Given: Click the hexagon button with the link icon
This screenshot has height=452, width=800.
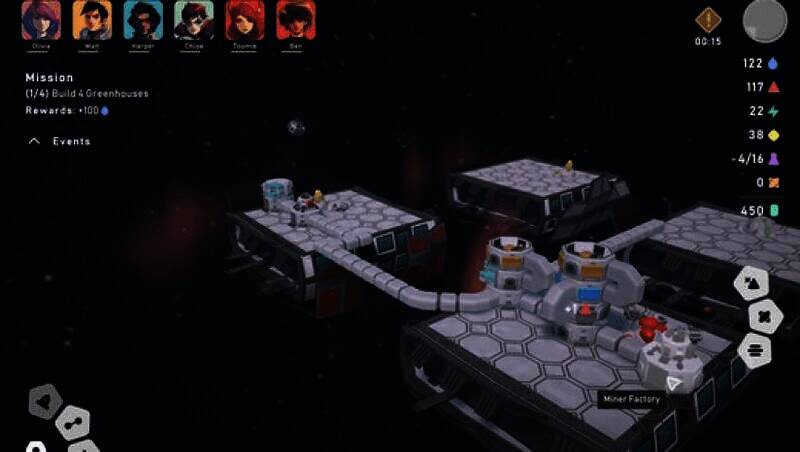Looking at the screenshot, I should click(x=73, y=424).
